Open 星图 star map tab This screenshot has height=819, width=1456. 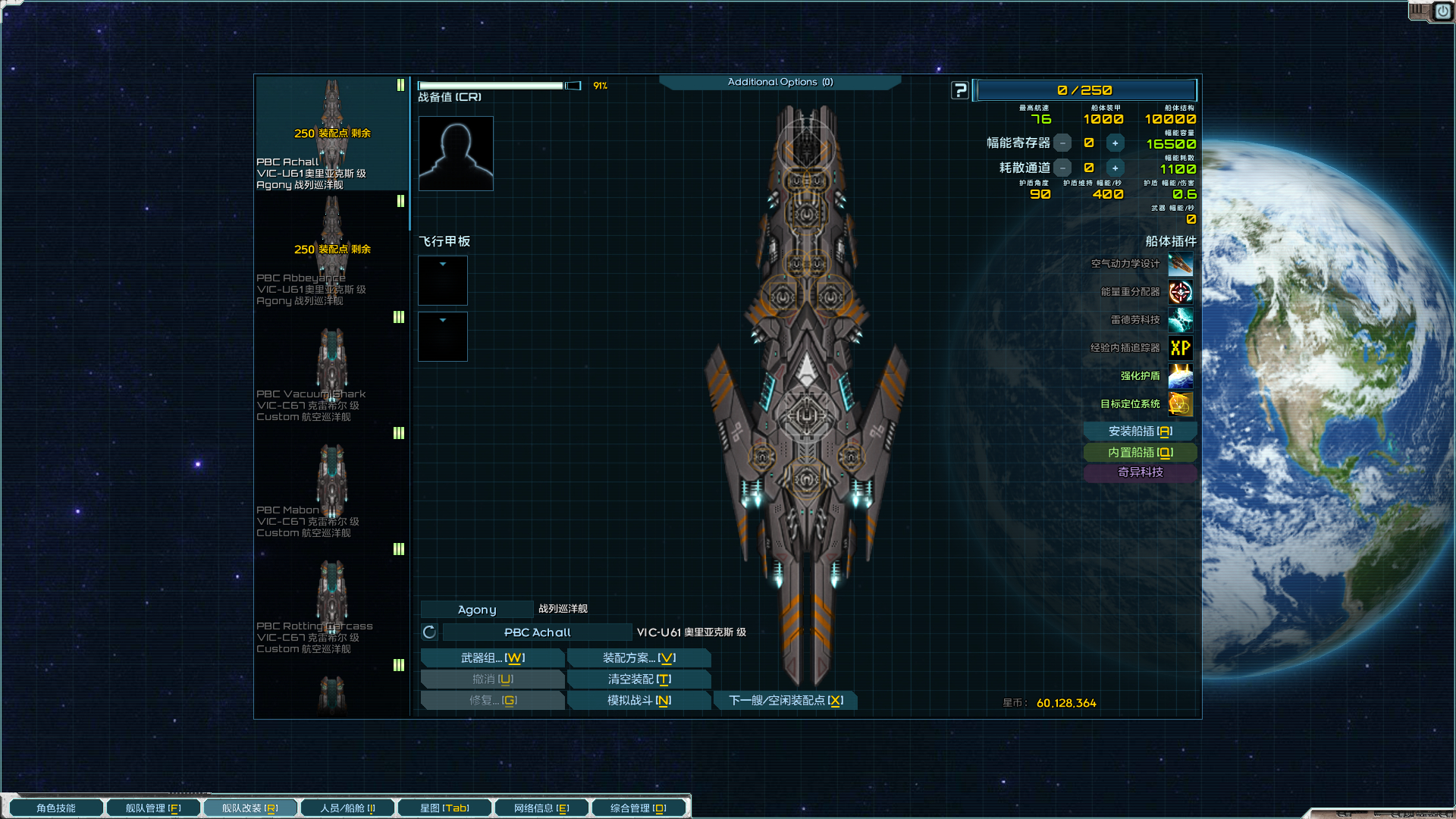[x=444, y=808]
